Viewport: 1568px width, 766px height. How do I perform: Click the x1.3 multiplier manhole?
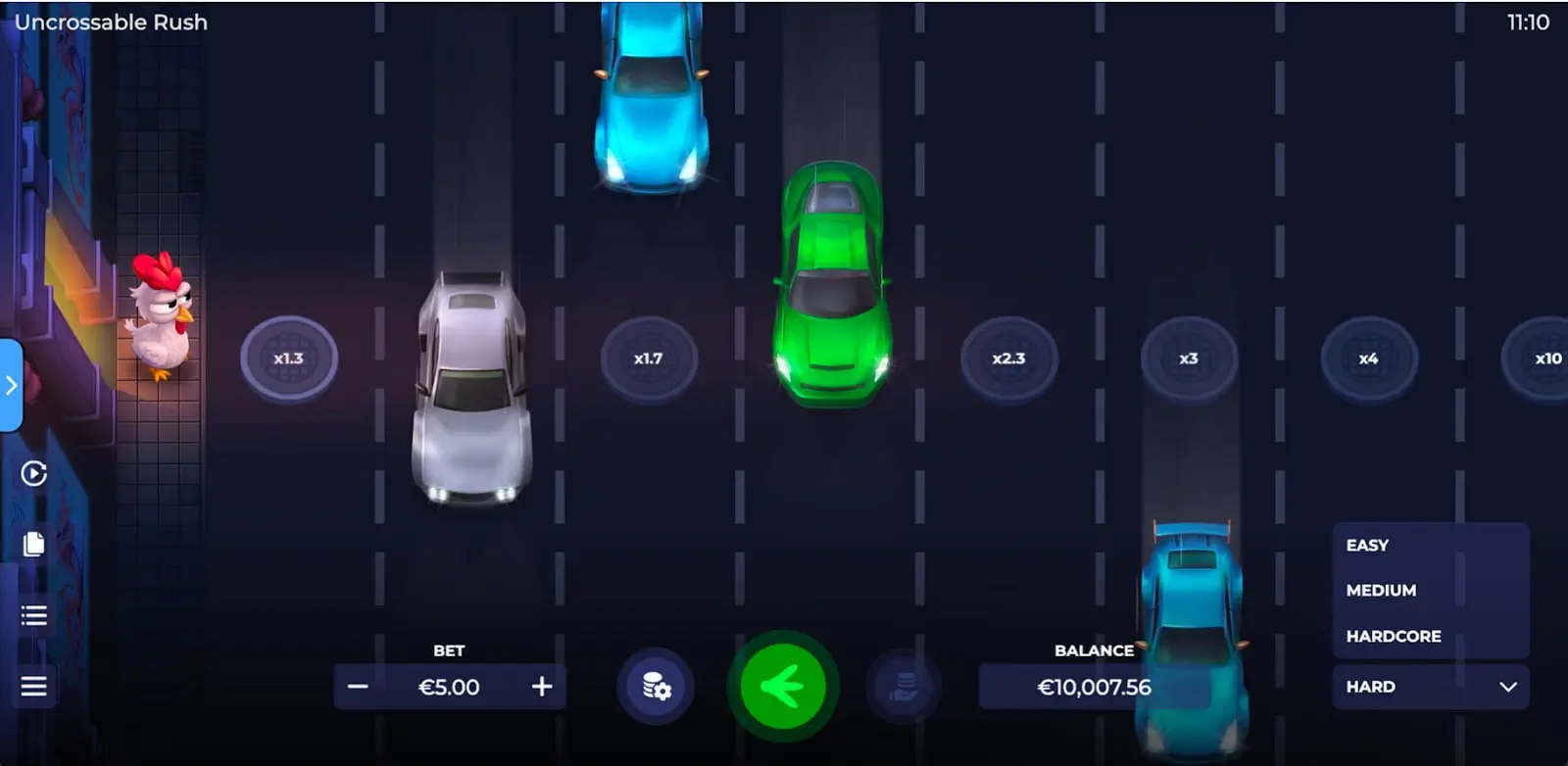pos(289,358)
